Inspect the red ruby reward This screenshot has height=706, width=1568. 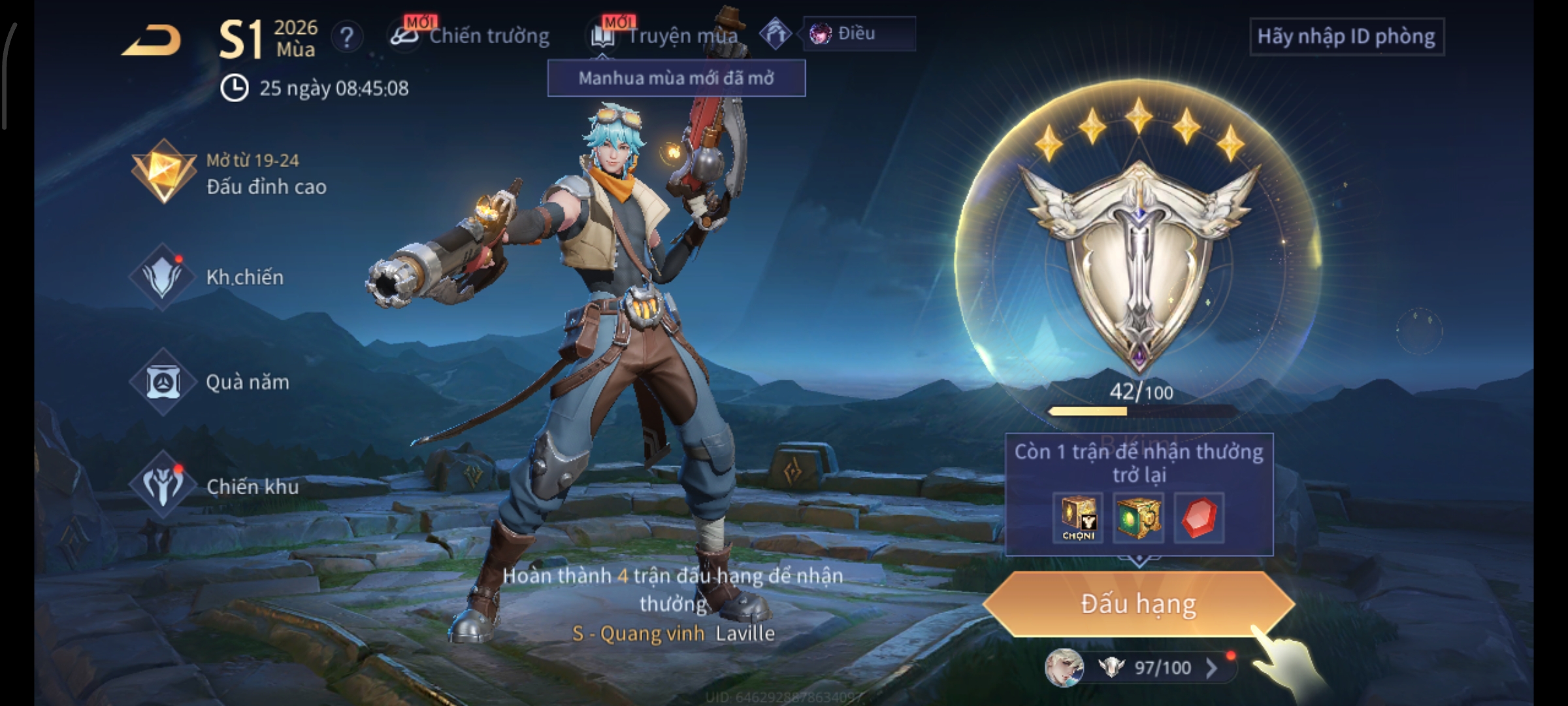(x=1199, y=518)
